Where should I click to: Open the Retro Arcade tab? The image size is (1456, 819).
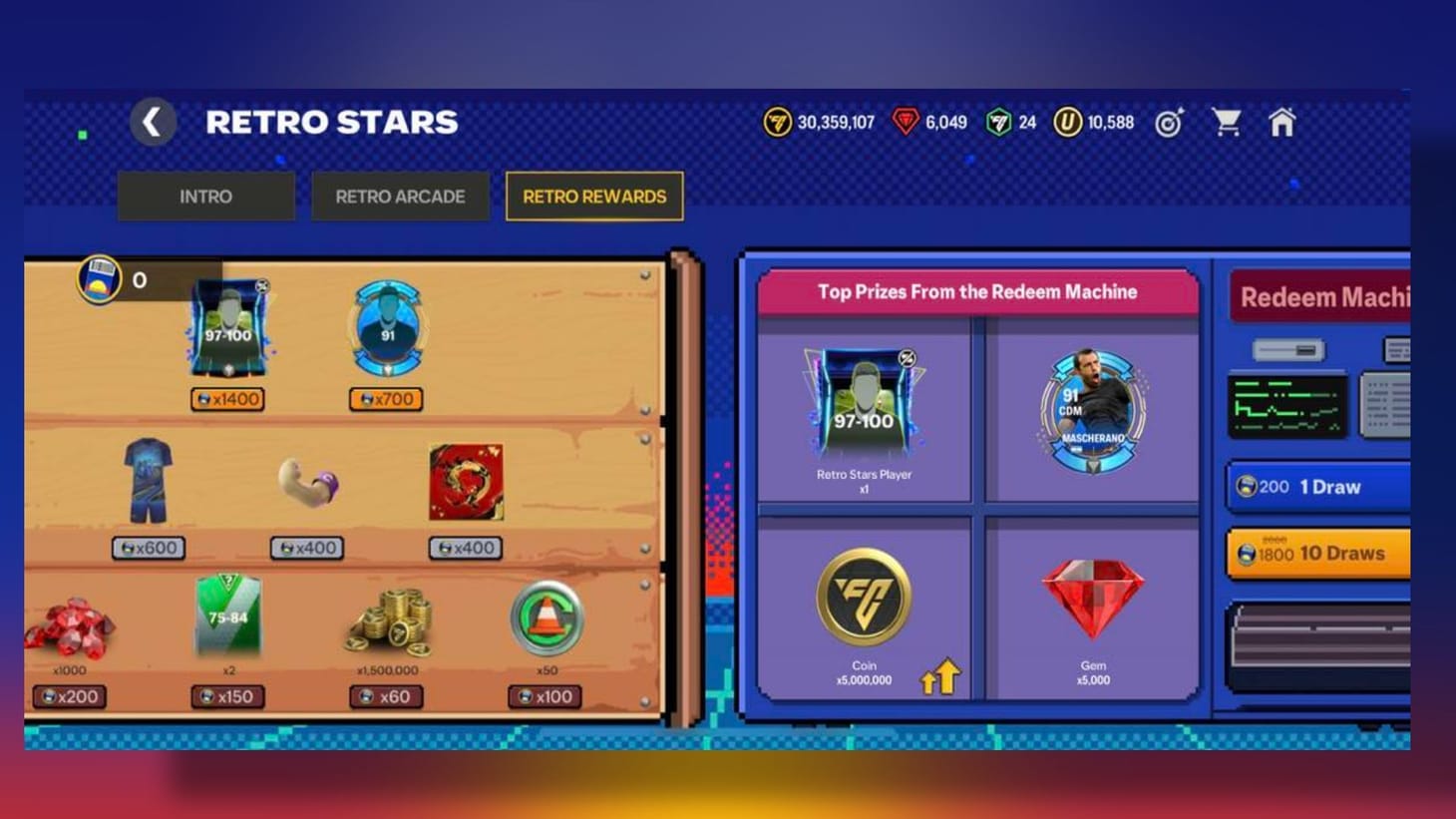(400, 196)
